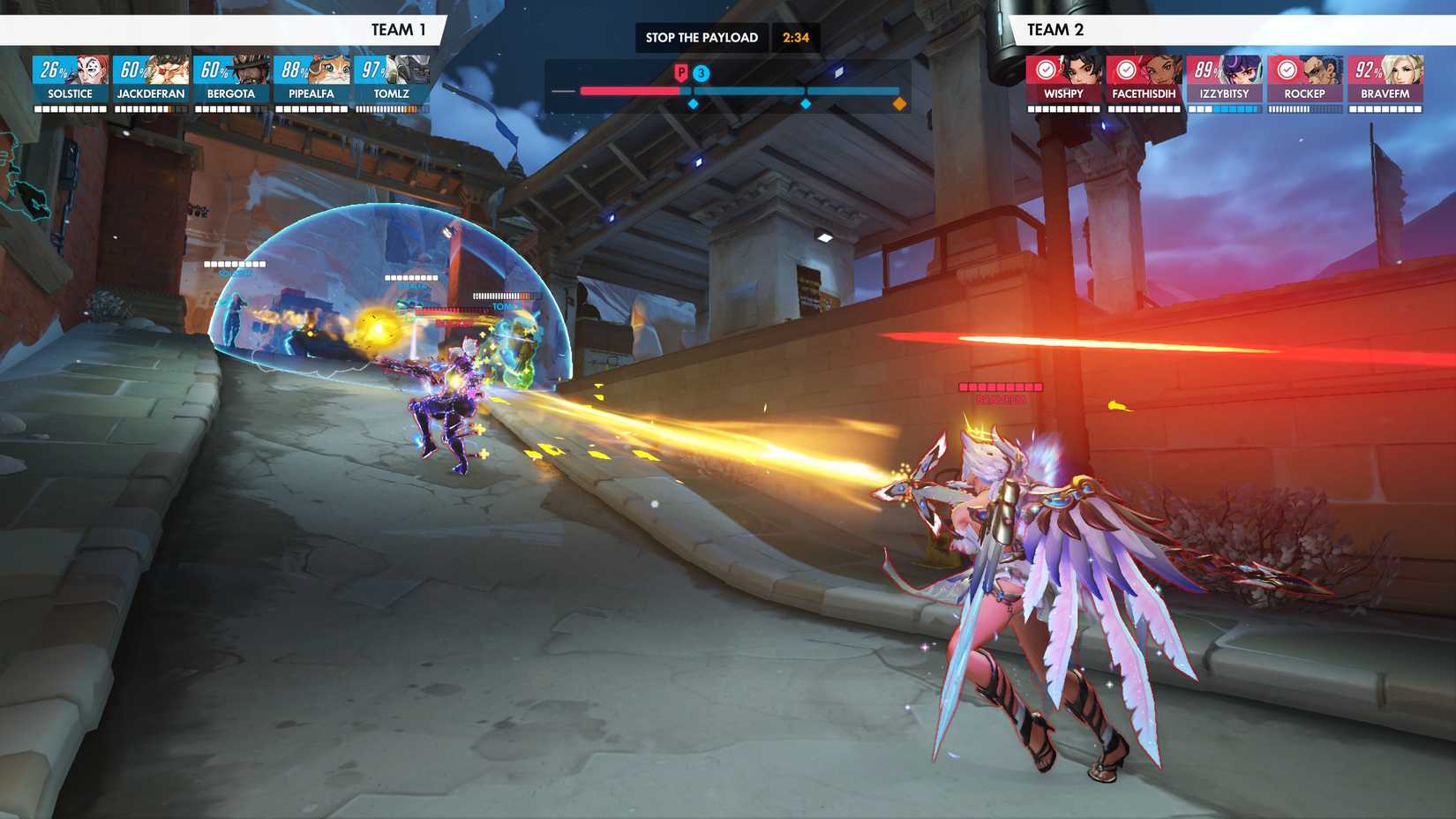Select the orange final checkpoint diamond

pos(900,103)
